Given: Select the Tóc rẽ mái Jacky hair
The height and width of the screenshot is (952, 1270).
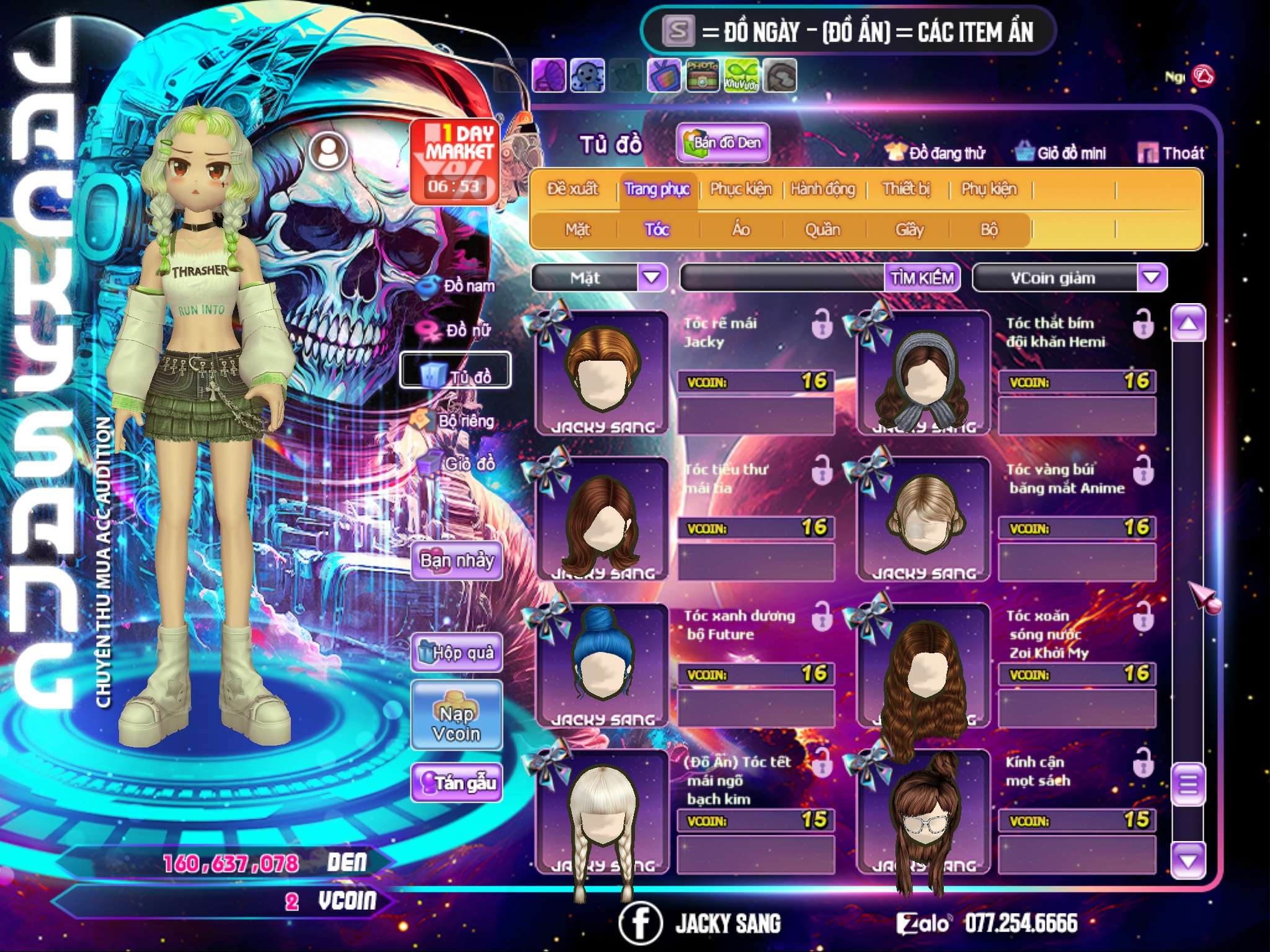Looking at the screenshot, I should coord(601,372).
